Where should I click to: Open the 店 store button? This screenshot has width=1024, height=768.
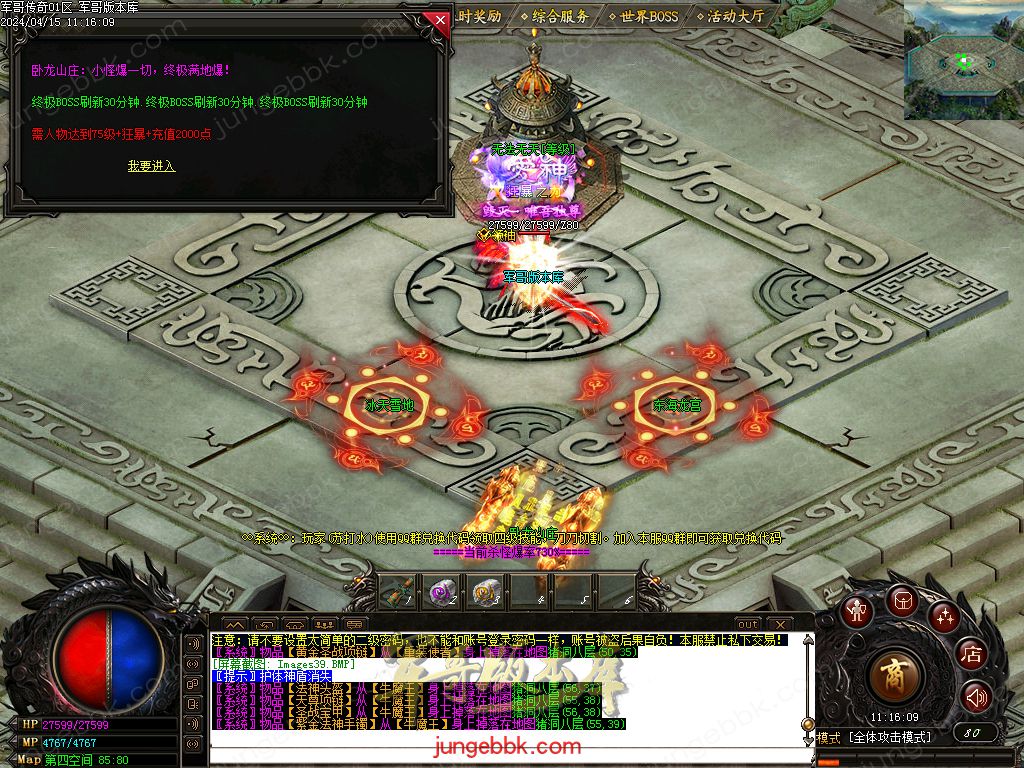point(971,655)
